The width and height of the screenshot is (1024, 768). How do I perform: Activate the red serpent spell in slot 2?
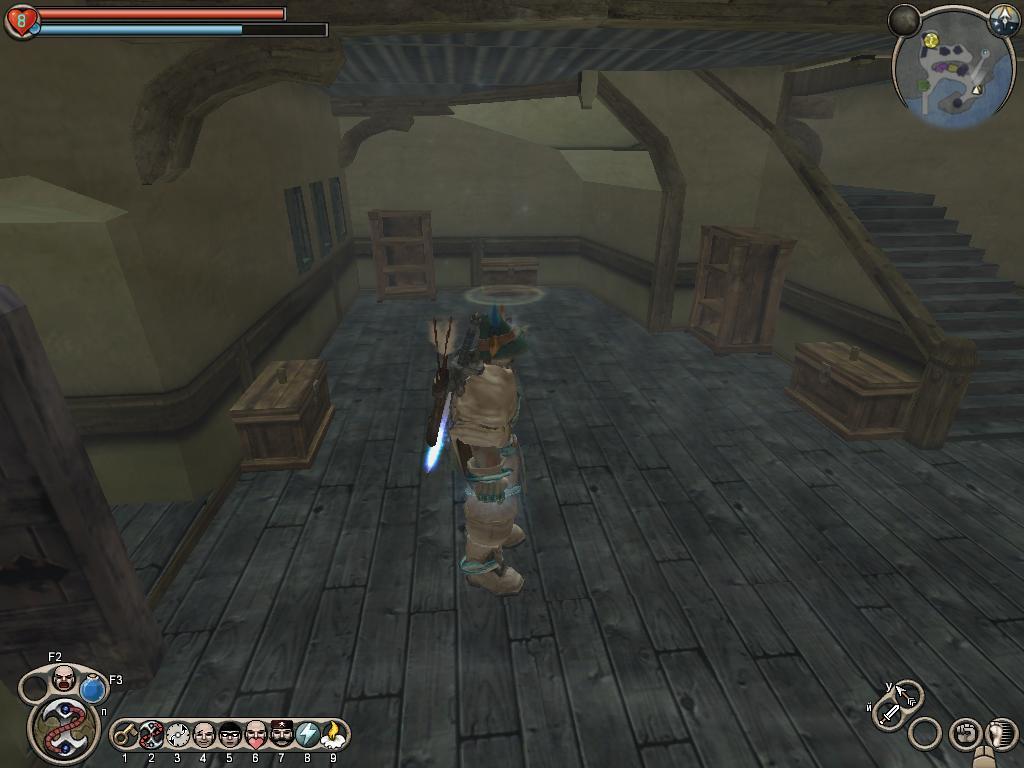(151, 735)
